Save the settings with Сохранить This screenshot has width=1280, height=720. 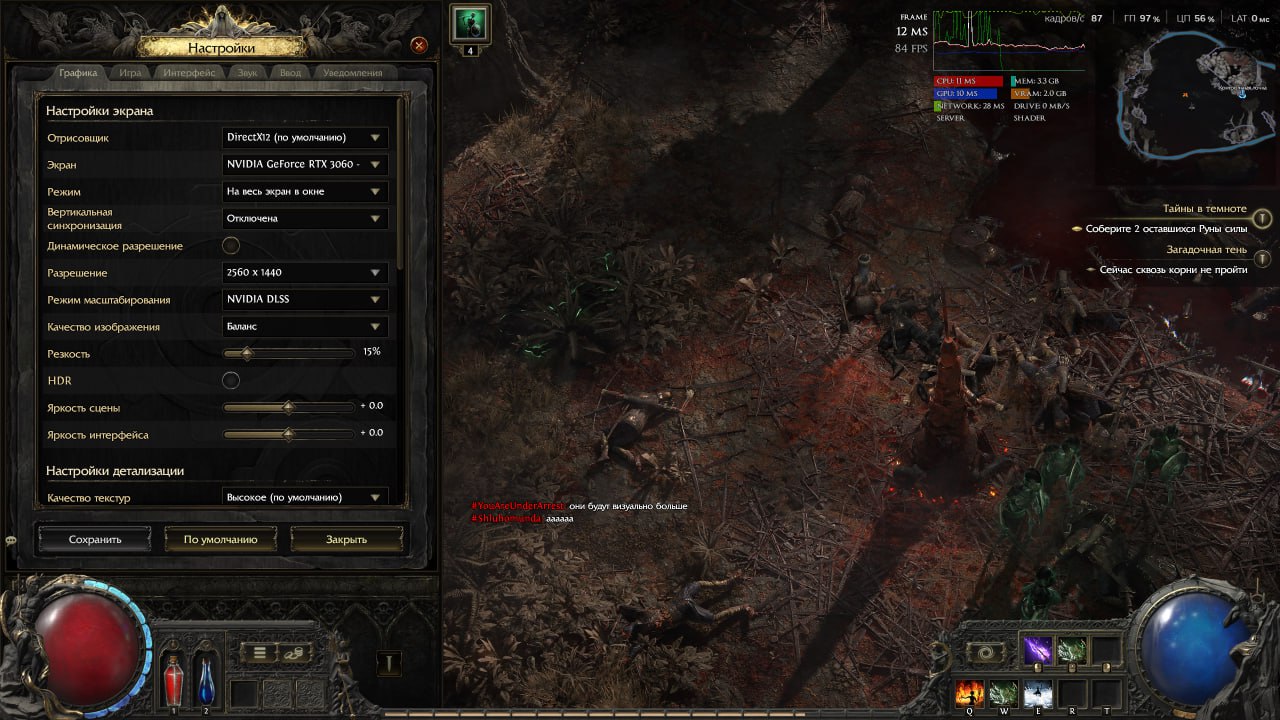95,539
